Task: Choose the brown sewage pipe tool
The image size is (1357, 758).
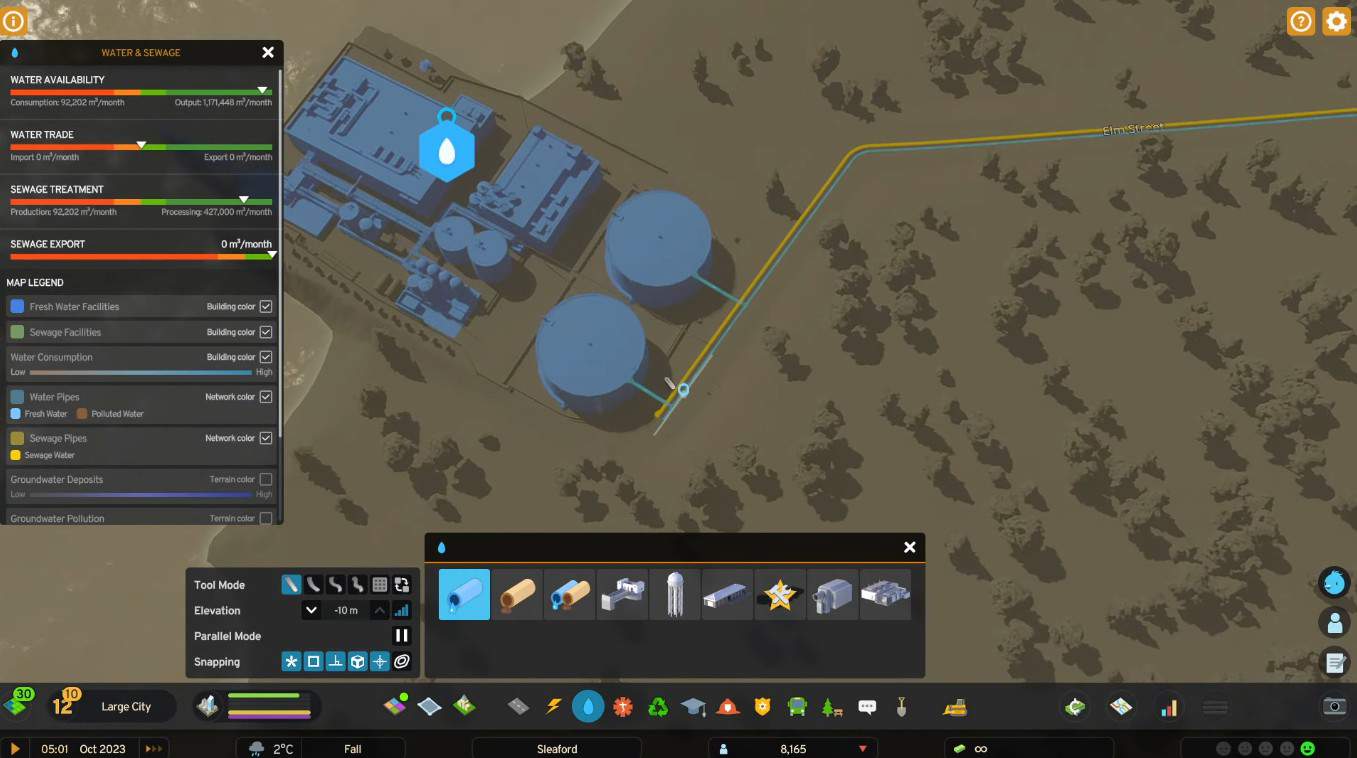Action: (517, 594)
